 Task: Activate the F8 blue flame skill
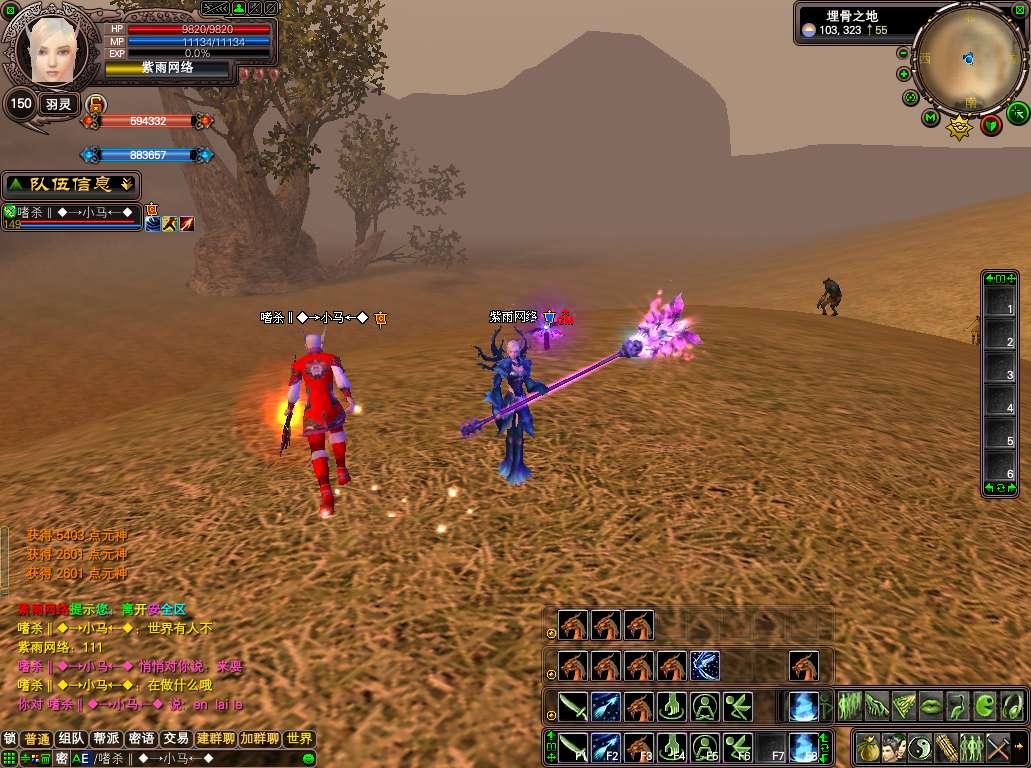803,746
